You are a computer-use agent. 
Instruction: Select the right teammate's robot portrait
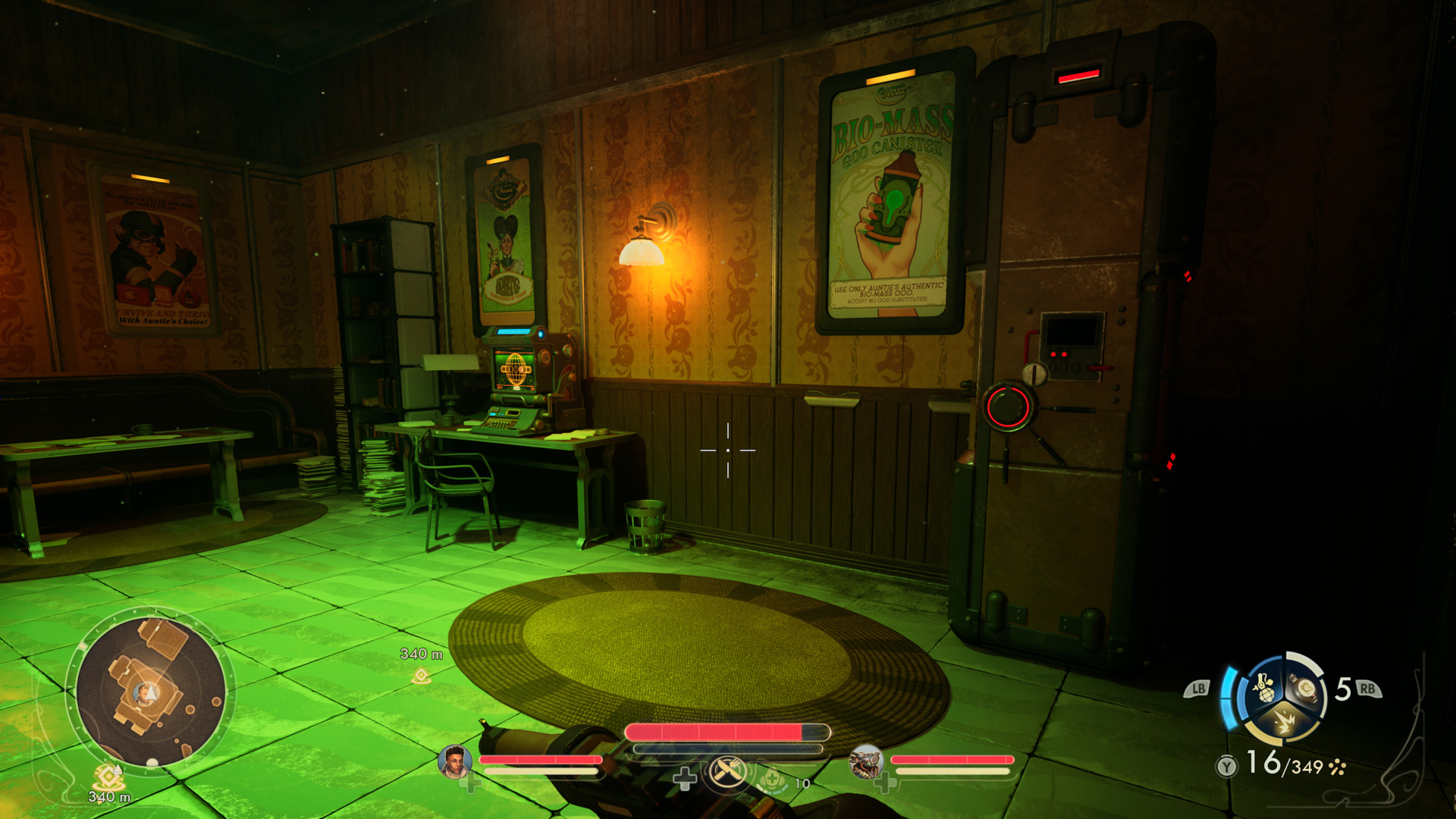(x=865, y=761)
